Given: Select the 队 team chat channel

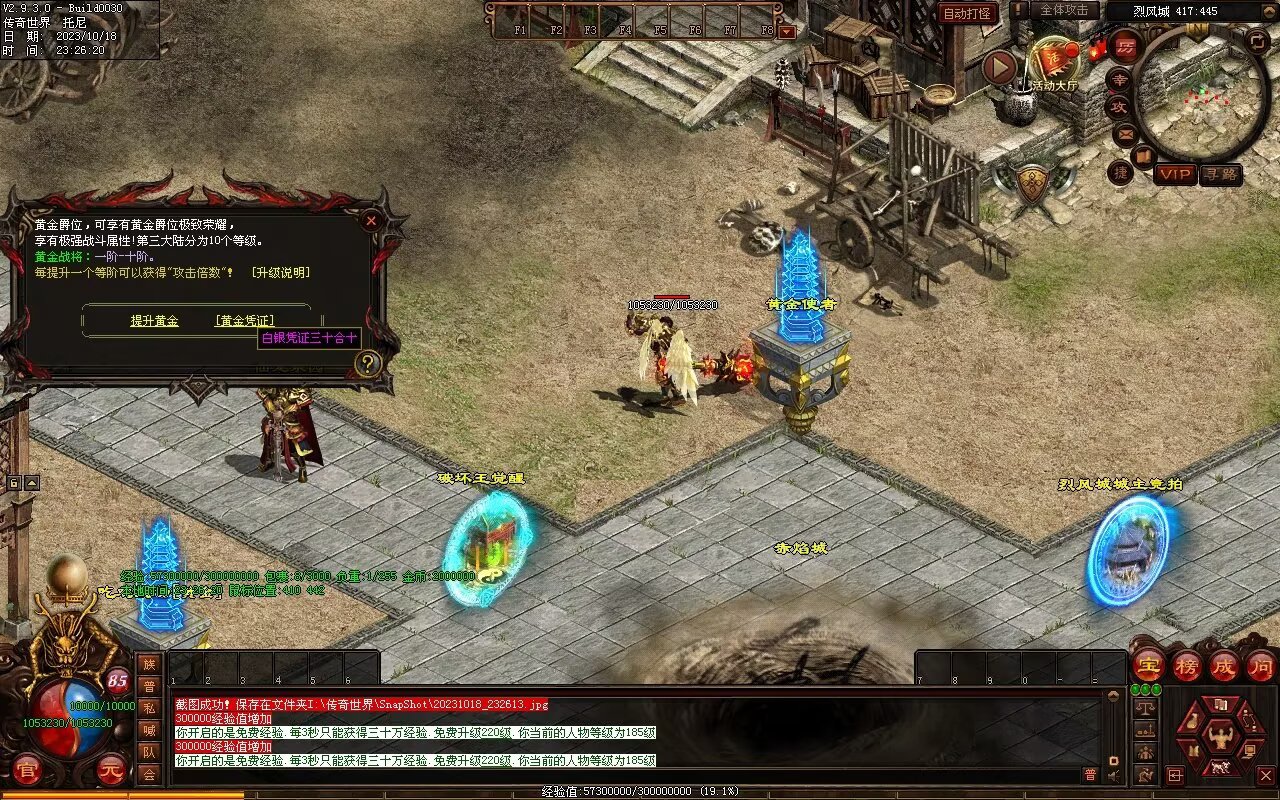Looking at the screenshot, I should (x=149, y=752).
